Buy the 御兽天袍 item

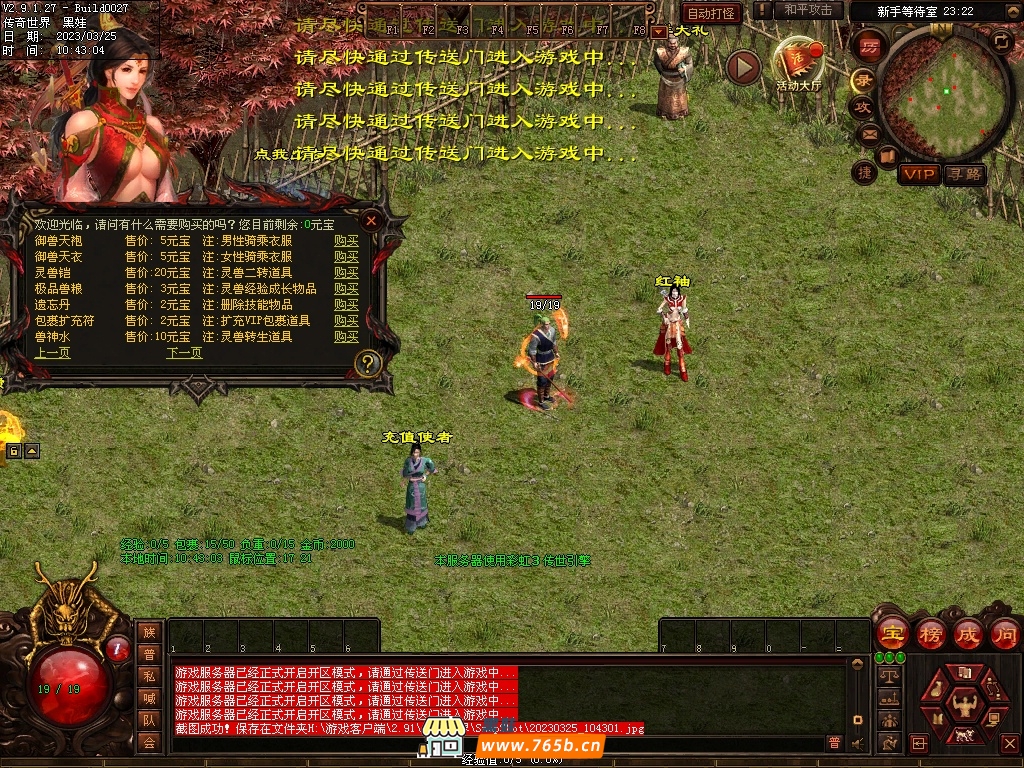pyautogui.click(x=346, y=241)
